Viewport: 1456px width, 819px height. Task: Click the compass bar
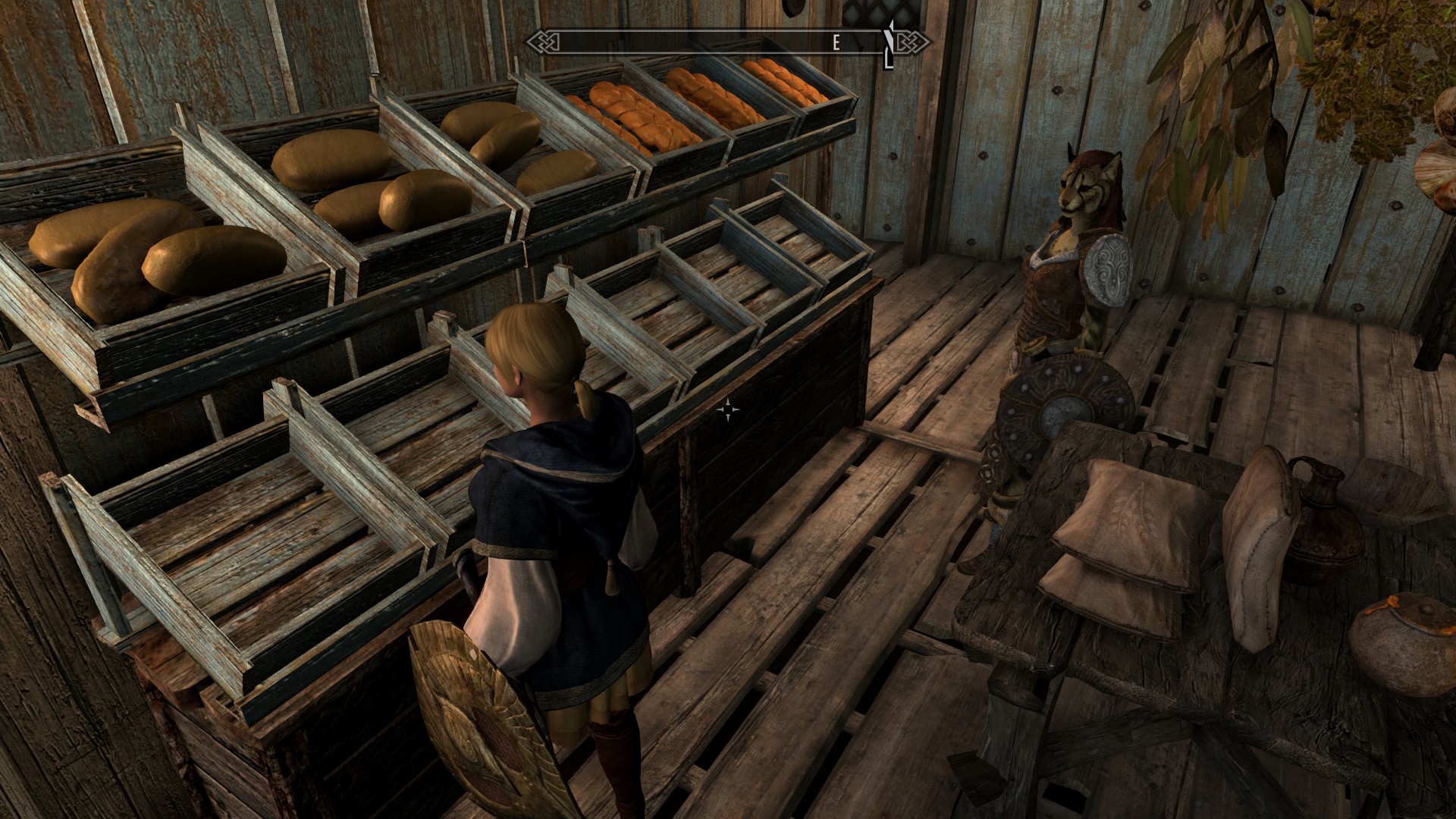point(728,42)
